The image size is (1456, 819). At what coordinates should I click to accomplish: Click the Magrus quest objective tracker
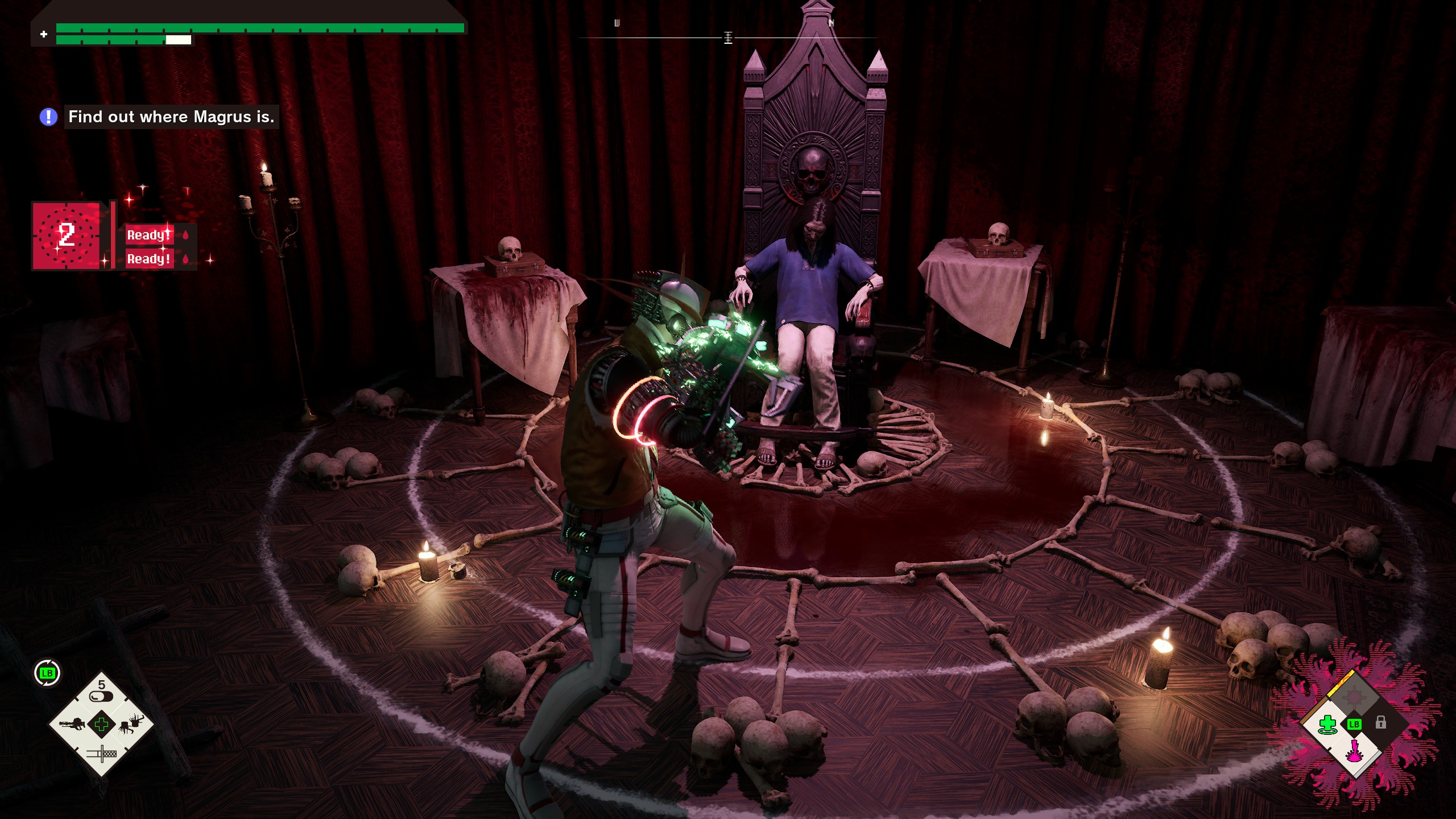coord(171,117)
